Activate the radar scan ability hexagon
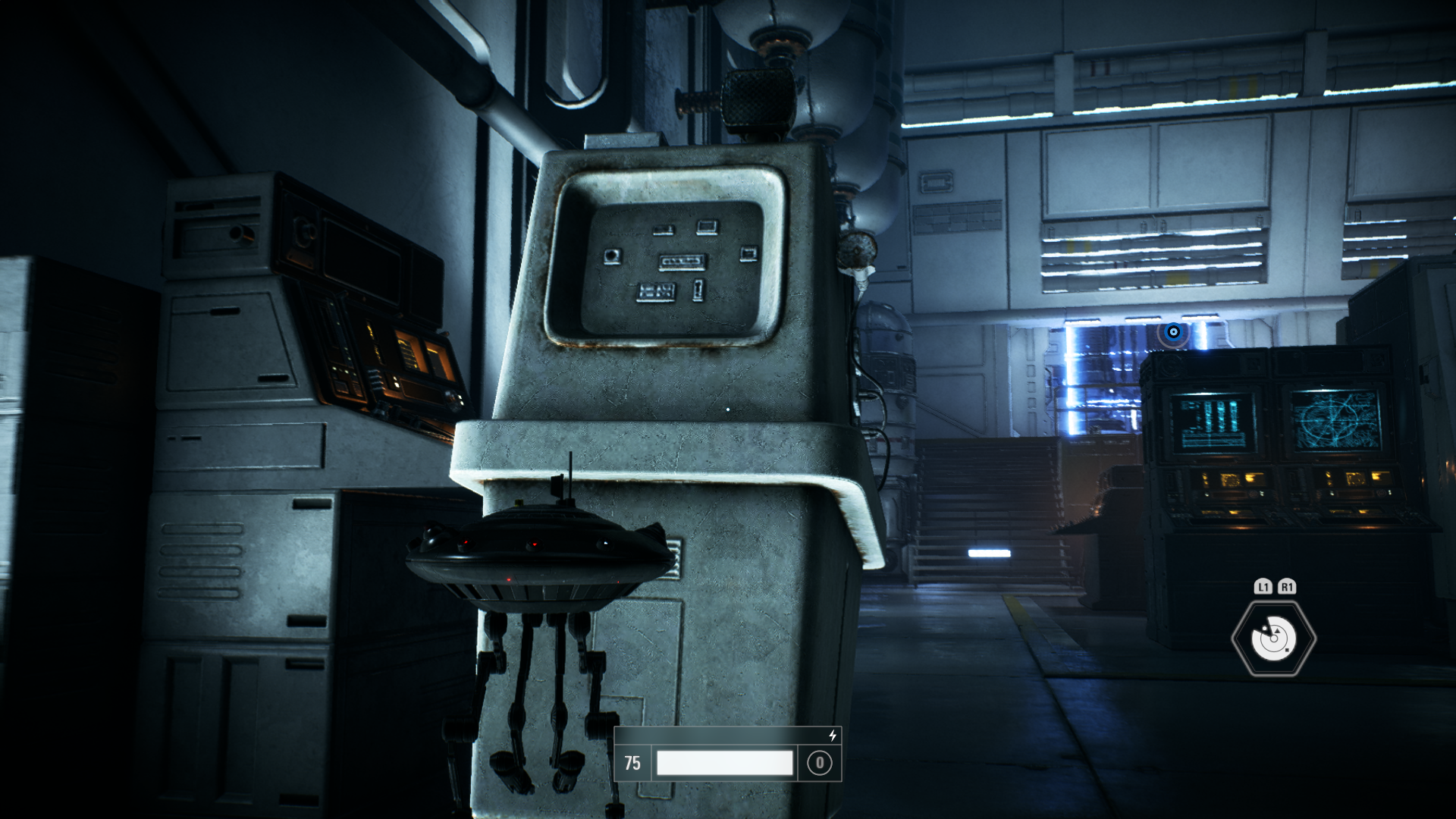The image size is (1456, 819). pyautogui.click(x=1273, y=639)
